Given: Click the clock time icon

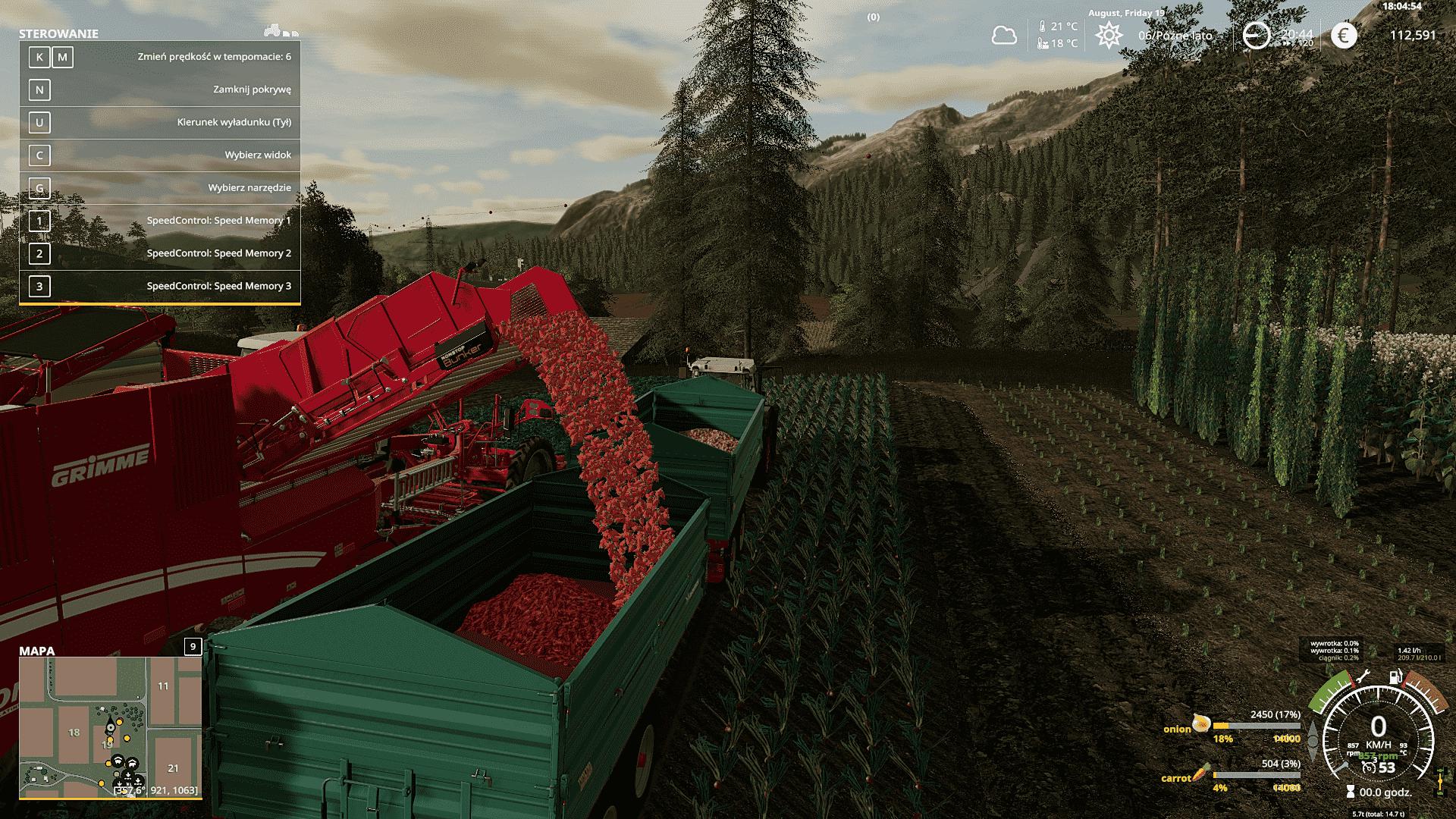Looking at the screenshot, I should point(1257,35).
